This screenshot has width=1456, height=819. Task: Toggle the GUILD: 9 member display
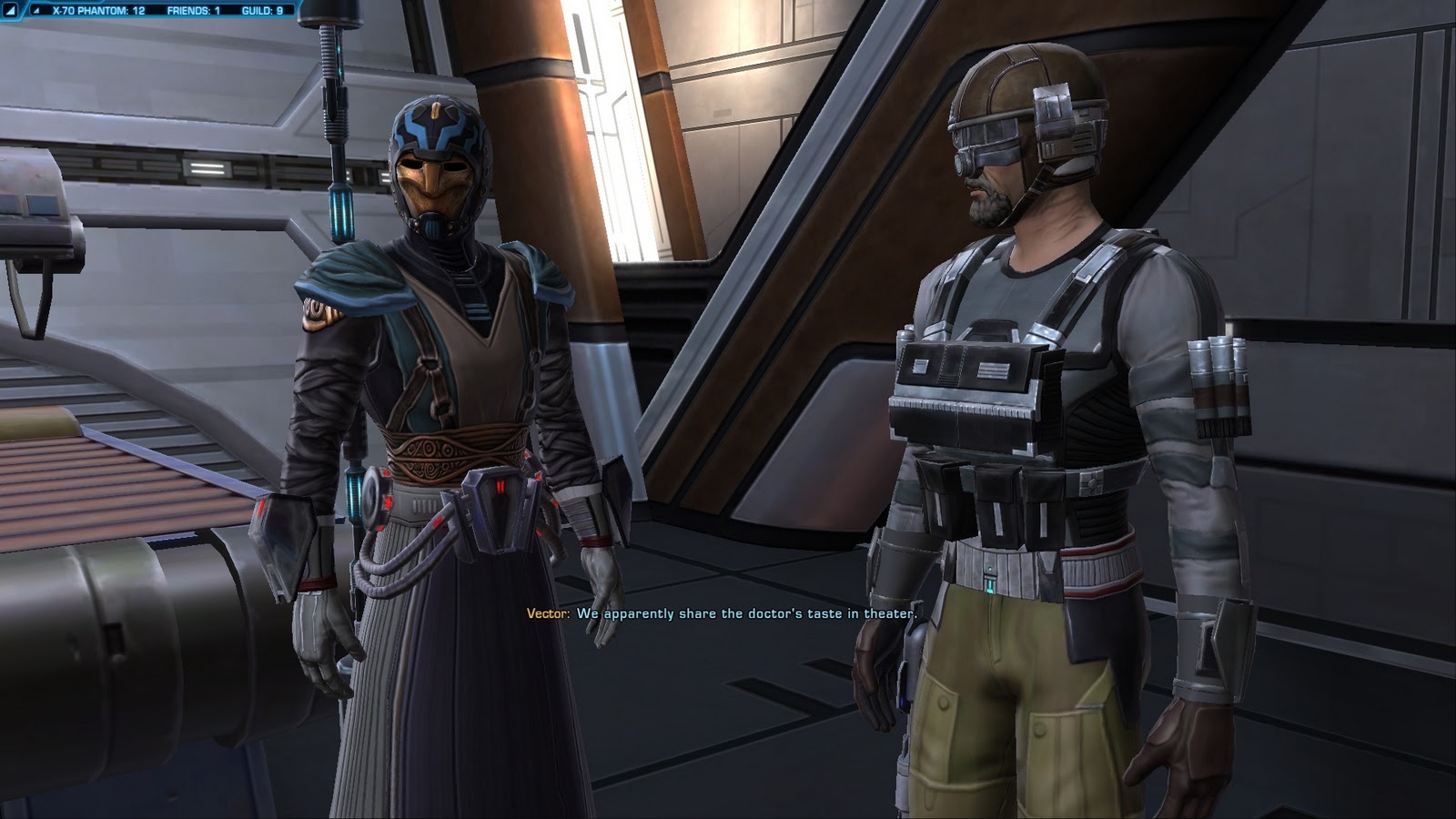tap(262, 11)
